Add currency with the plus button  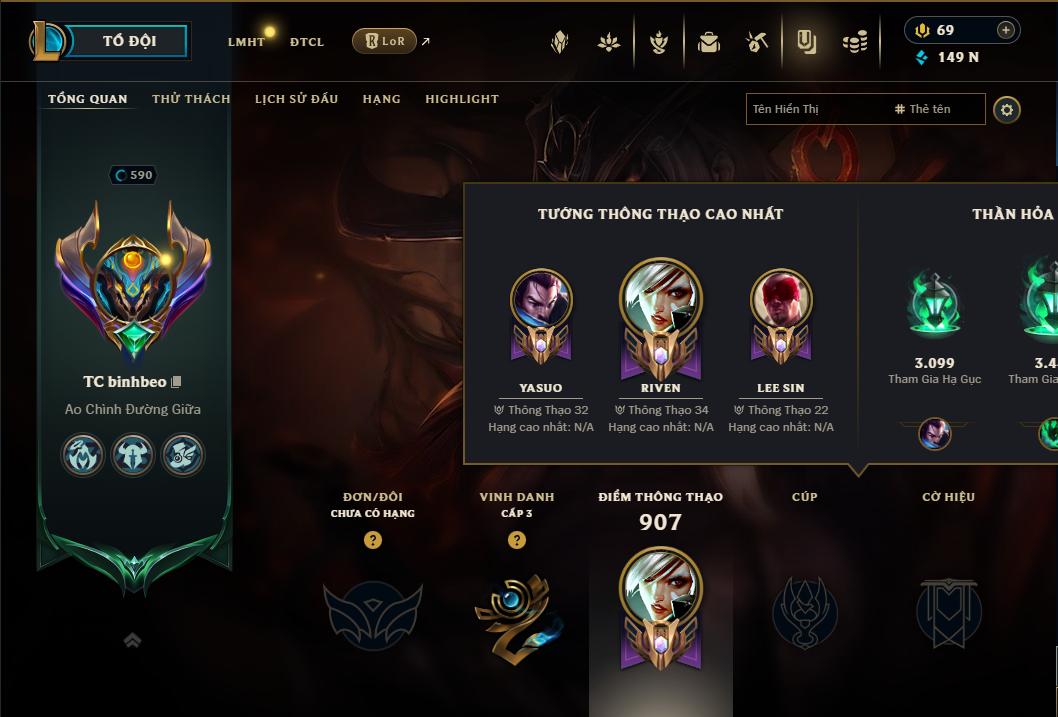(1005, 30)
